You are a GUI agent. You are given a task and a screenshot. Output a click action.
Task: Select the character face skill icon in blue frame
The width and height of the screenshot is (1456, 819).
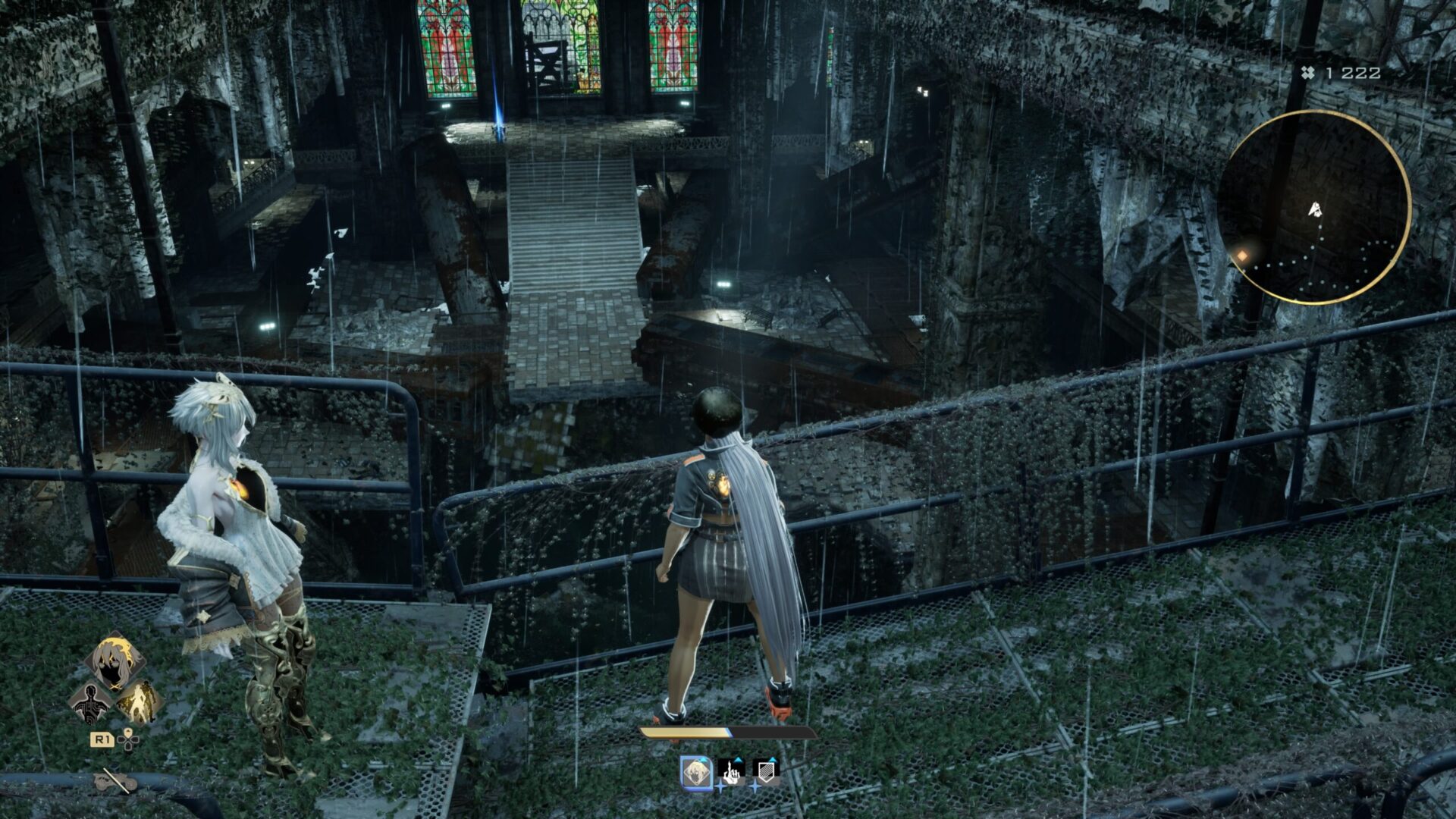coord(696,773)
